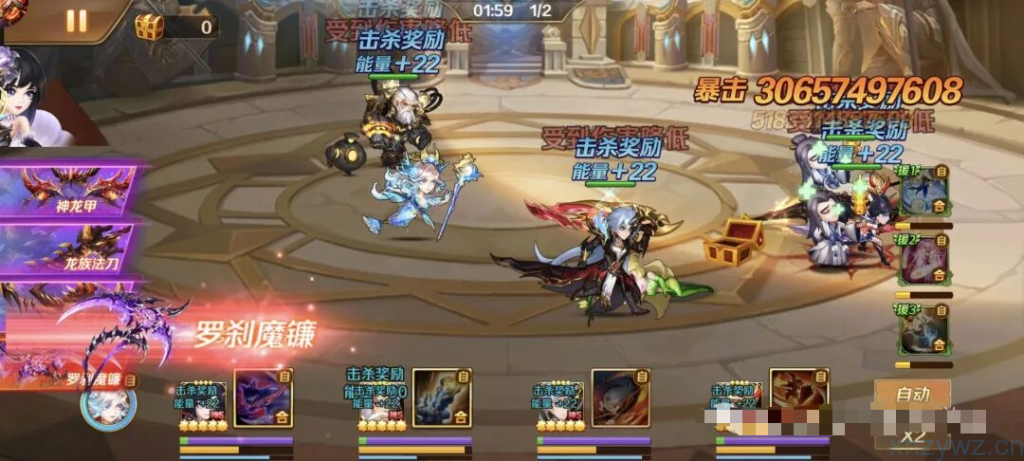Use the fourth hero's red dragon skill card

click(798, 397)
